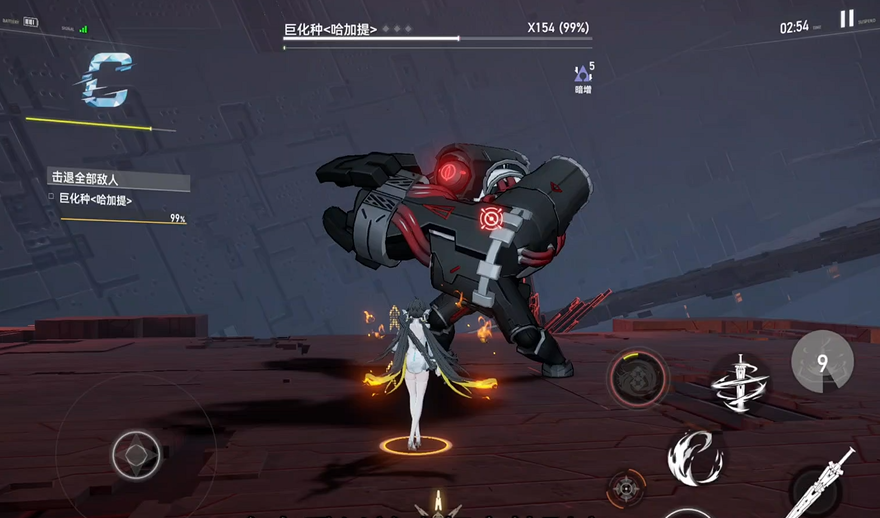Select the 暗蚀 buff icon
Image resolution: width=880 pixels, height=518 pixels.
coord(583,75)
